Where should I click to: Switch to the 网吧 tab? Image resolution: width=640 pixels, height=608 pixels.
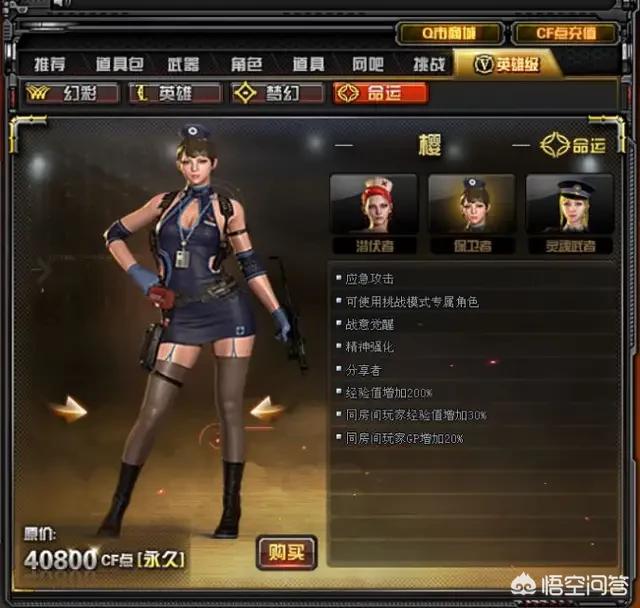(367, 64)
